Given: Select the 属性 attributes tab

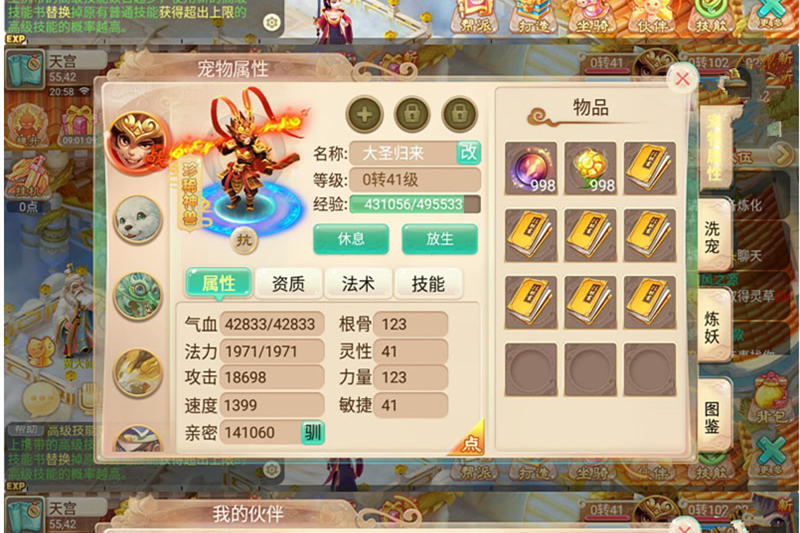Looking at the screenshot, I should click(218, 284).
